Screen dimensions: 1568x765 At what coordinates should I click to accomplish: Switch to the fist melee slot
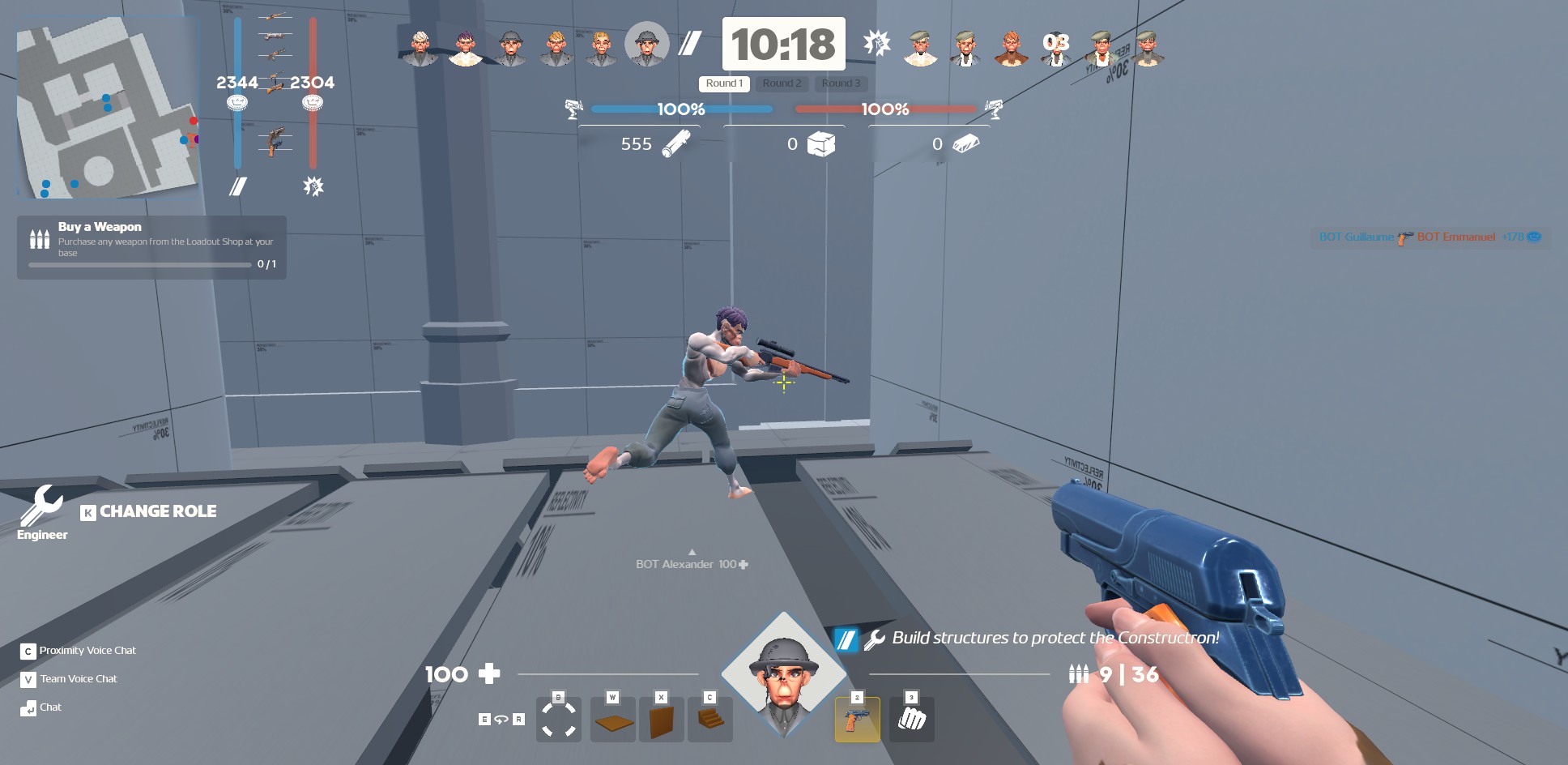[911, 720]
